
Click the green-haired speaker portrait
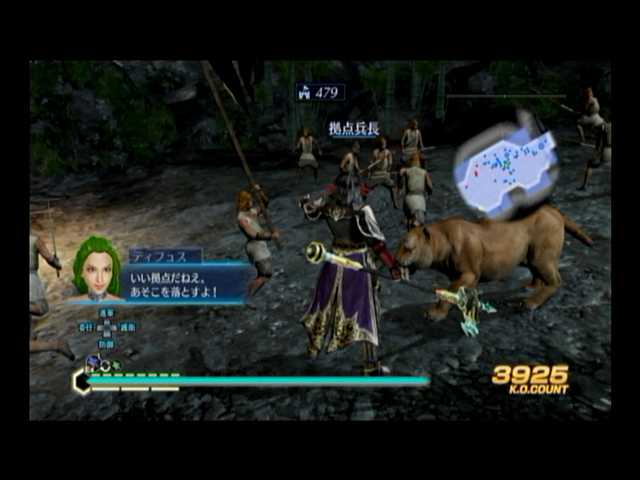(x=97, y=268)
